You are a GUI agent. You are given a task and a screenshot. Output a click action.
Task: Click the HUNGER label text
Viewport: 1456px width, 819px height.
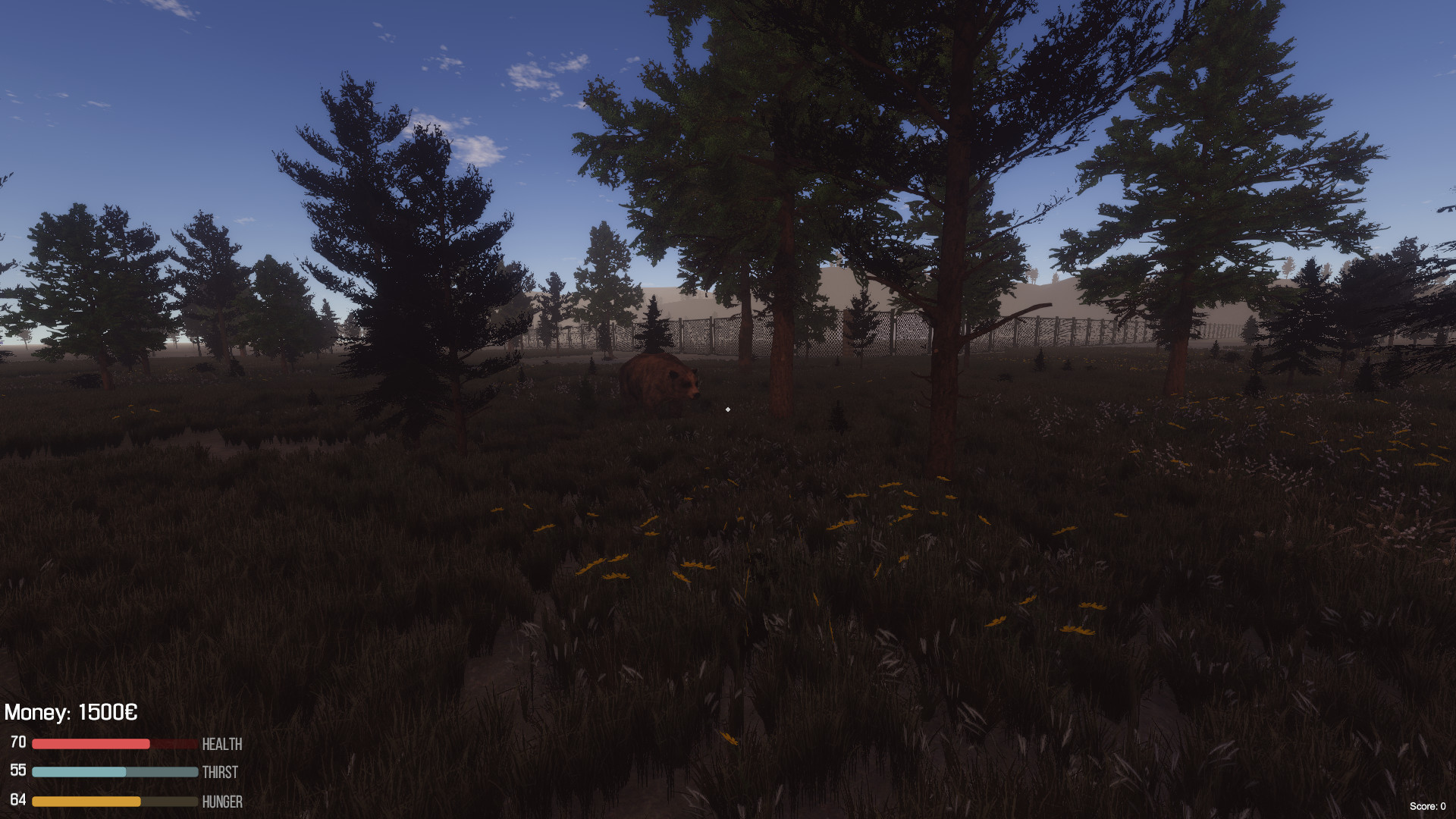tap(223, 802)
